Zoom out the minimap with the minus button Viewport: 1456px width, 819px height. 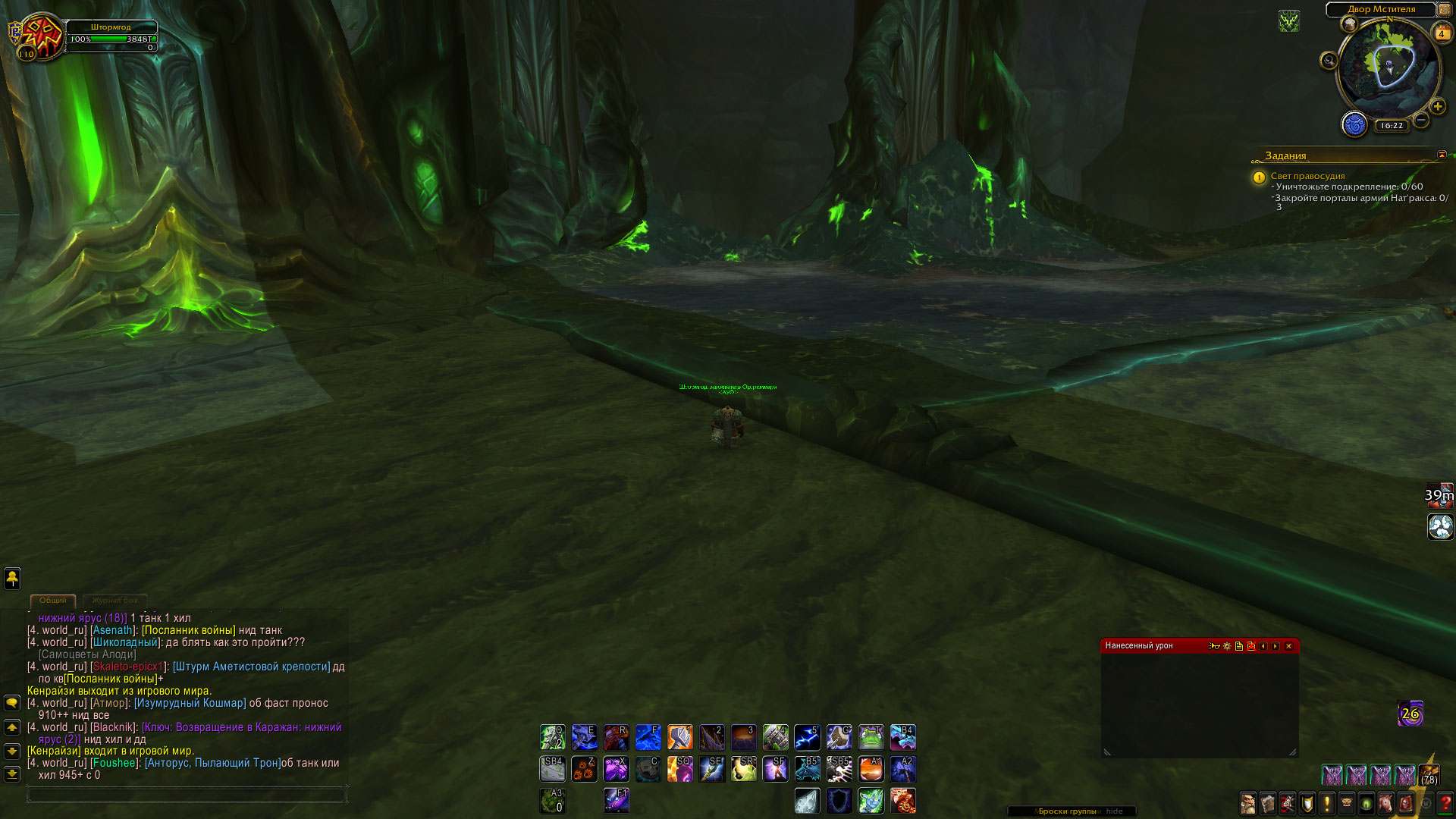pos(1421,120)
